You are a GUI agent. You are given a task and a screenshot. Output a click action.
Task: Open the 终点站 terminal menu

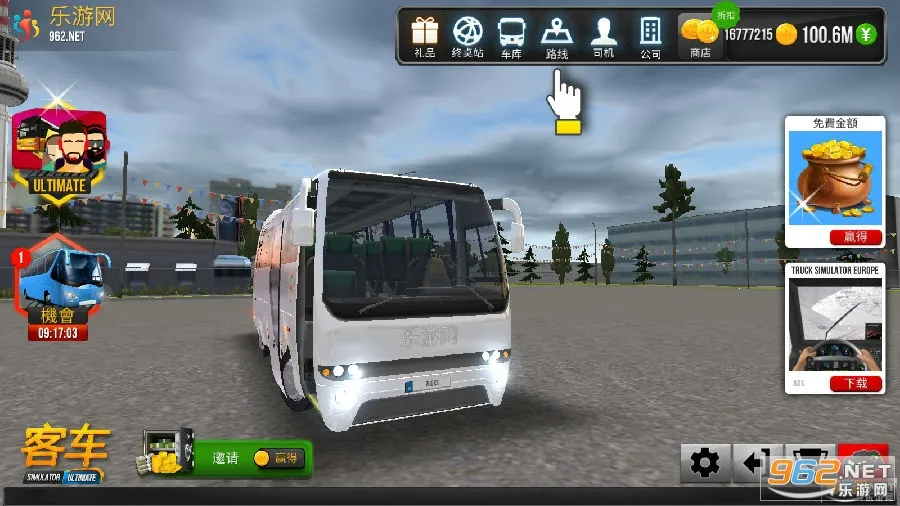467,36
